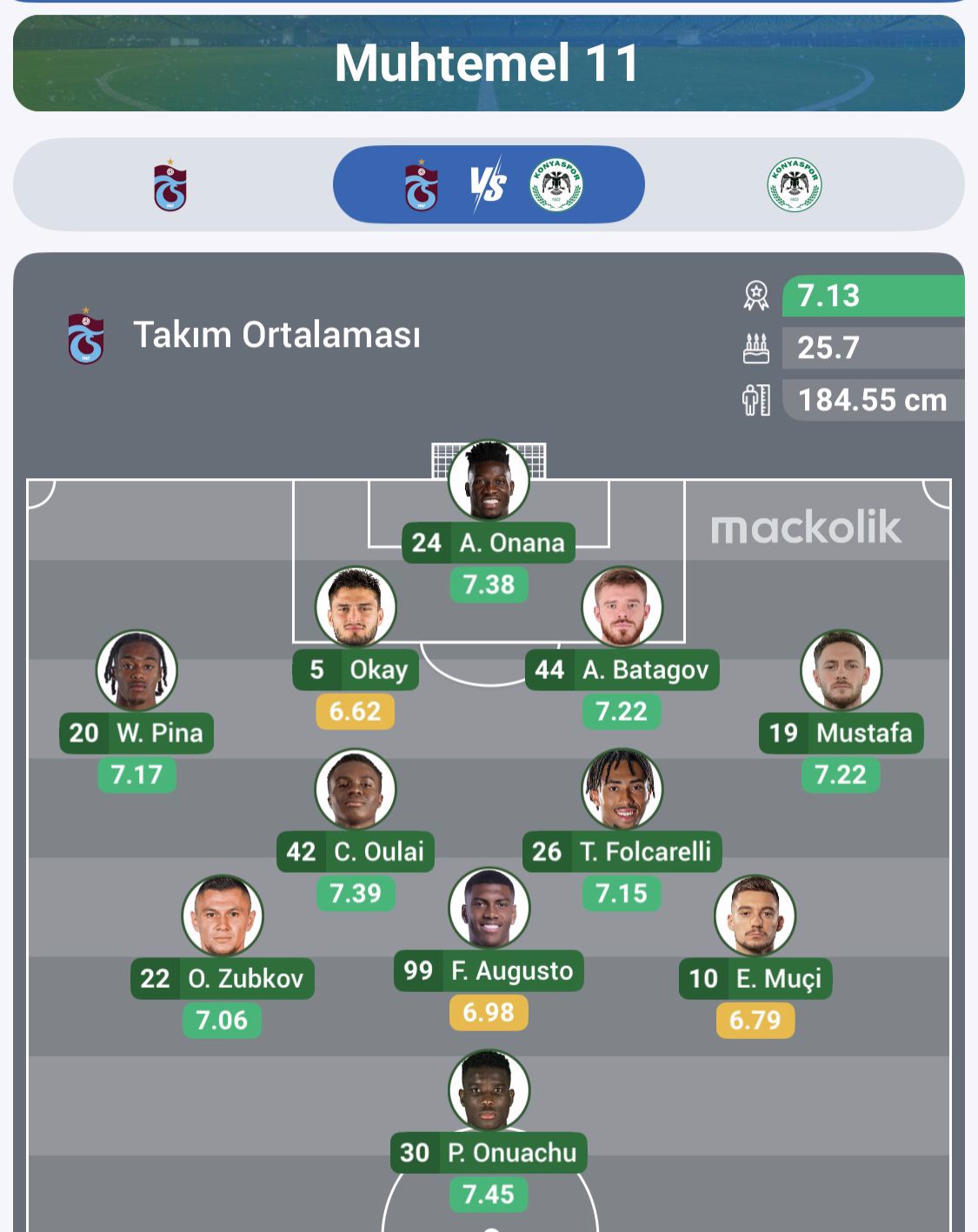Choose O. Zubkov on the pitch
The width and height of the screenshot is (978, 1232).
coord(222,916)
